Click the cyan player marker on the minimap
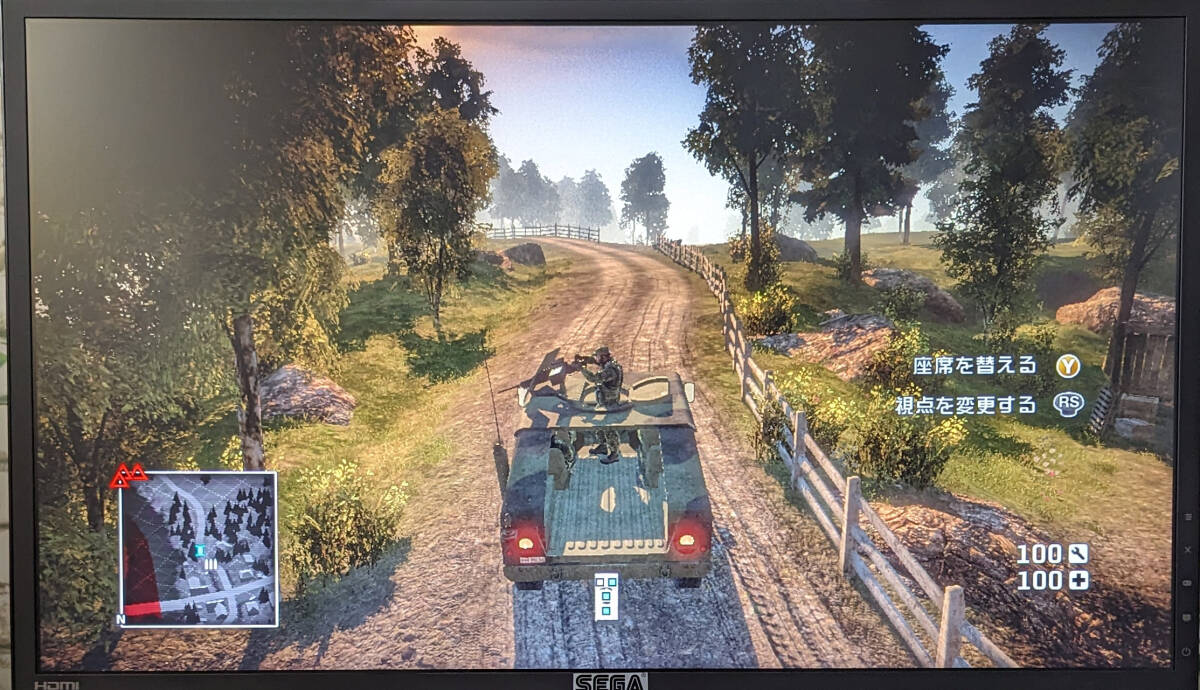1200x690 pixels. [200, 550]
